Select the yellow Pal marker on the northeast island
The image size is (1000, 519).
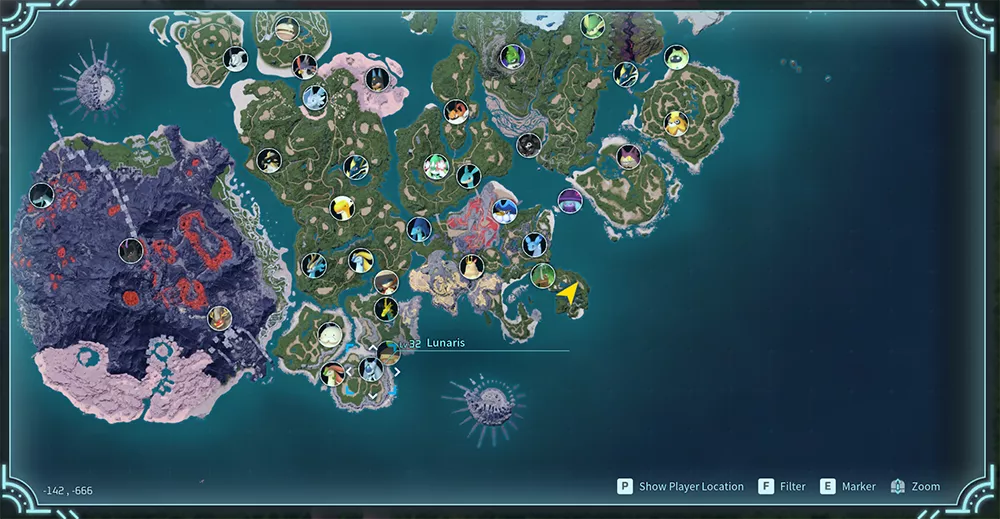point(676,123)
